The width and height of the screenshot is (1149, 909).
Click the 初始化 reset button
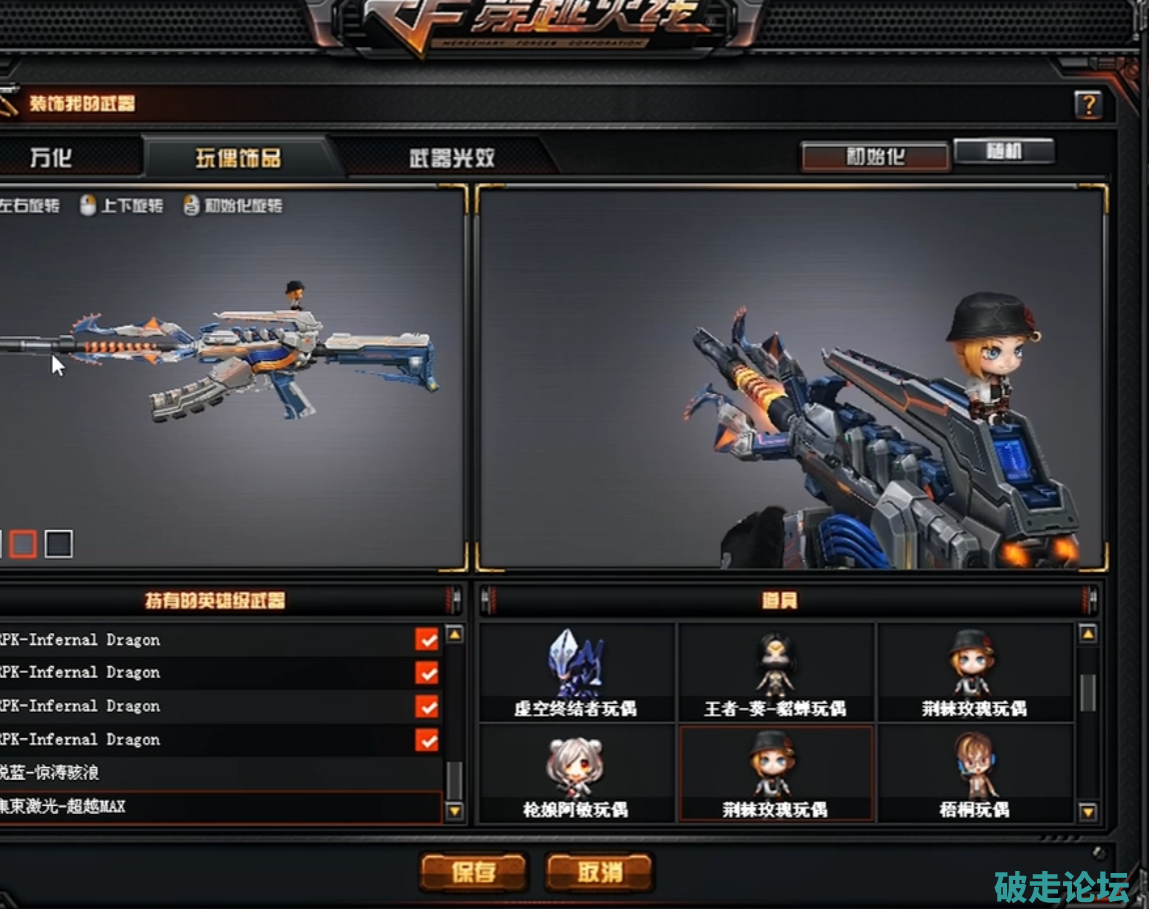[875, 157]
